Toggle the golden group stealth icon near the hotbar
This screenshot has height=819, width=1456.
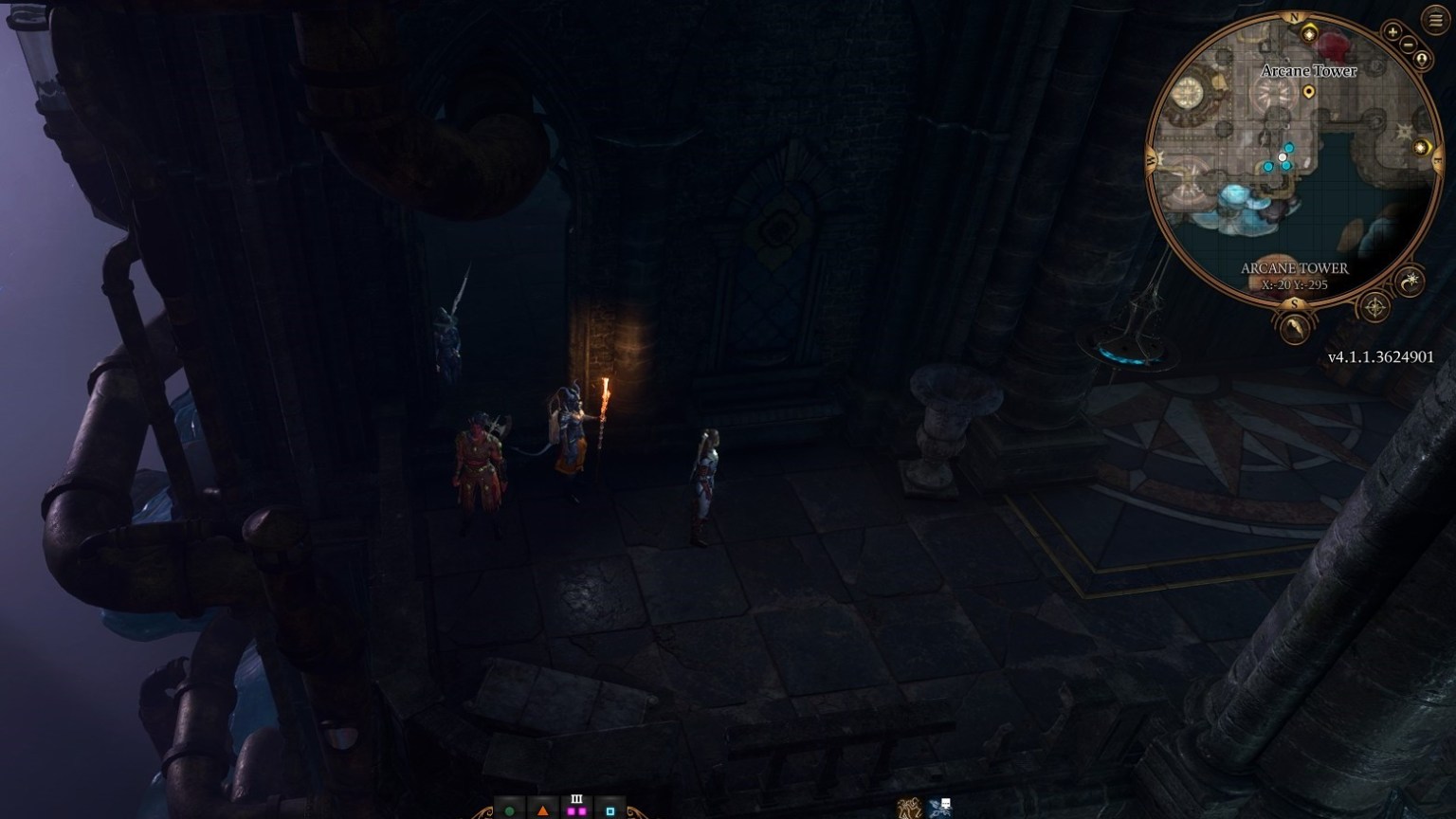tap(909, 810)
